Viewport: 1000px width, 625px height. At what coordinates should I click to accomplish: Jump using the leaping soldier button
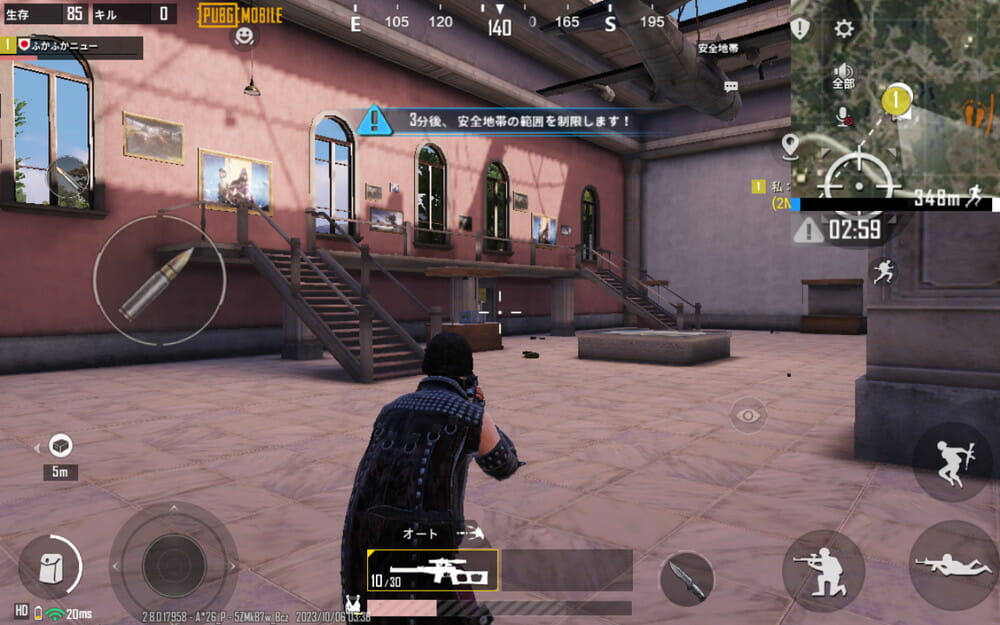tap(951, 462)
